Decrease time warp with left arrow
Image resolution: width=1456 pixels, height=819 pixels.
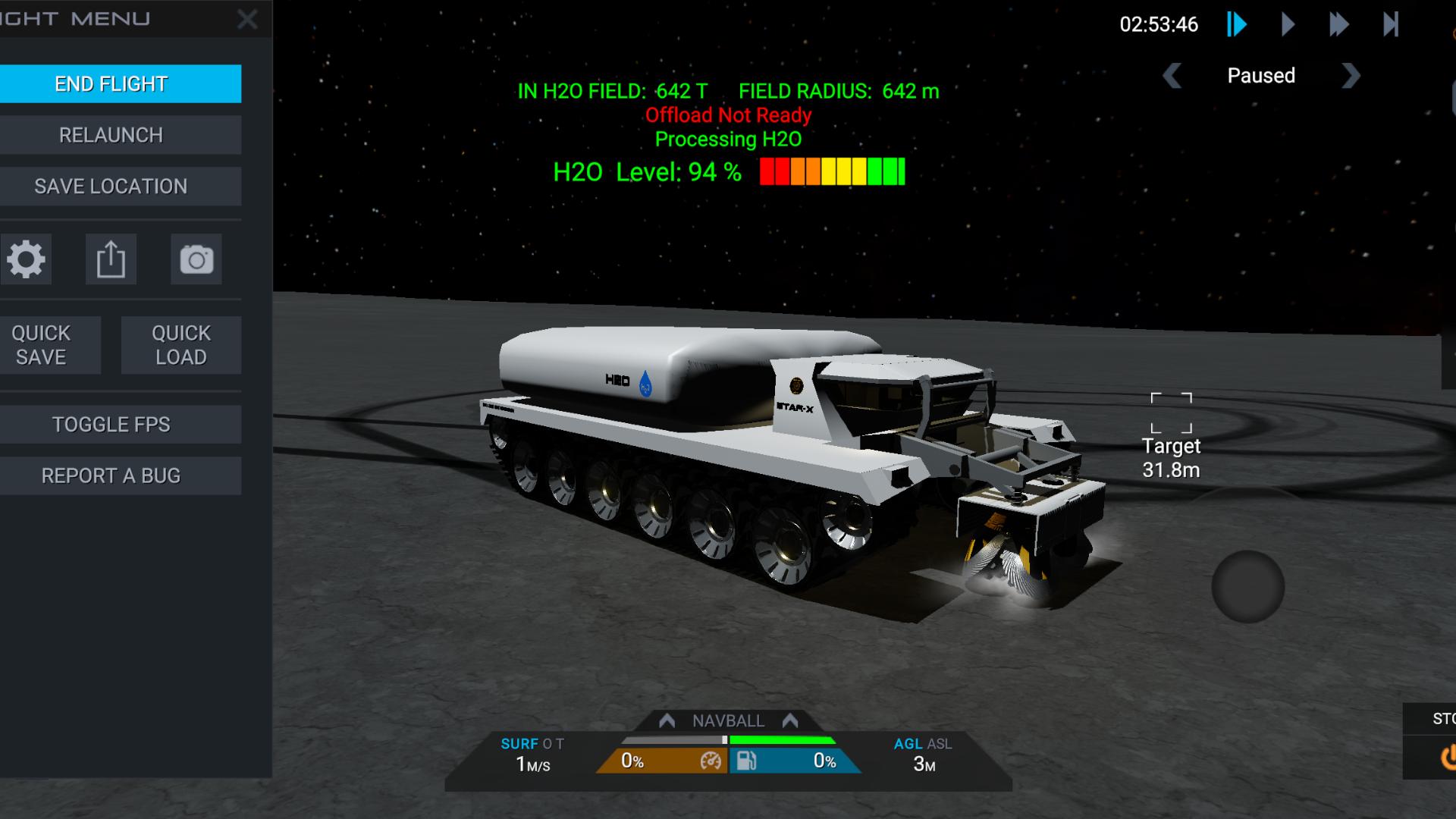click(1172, 76)
